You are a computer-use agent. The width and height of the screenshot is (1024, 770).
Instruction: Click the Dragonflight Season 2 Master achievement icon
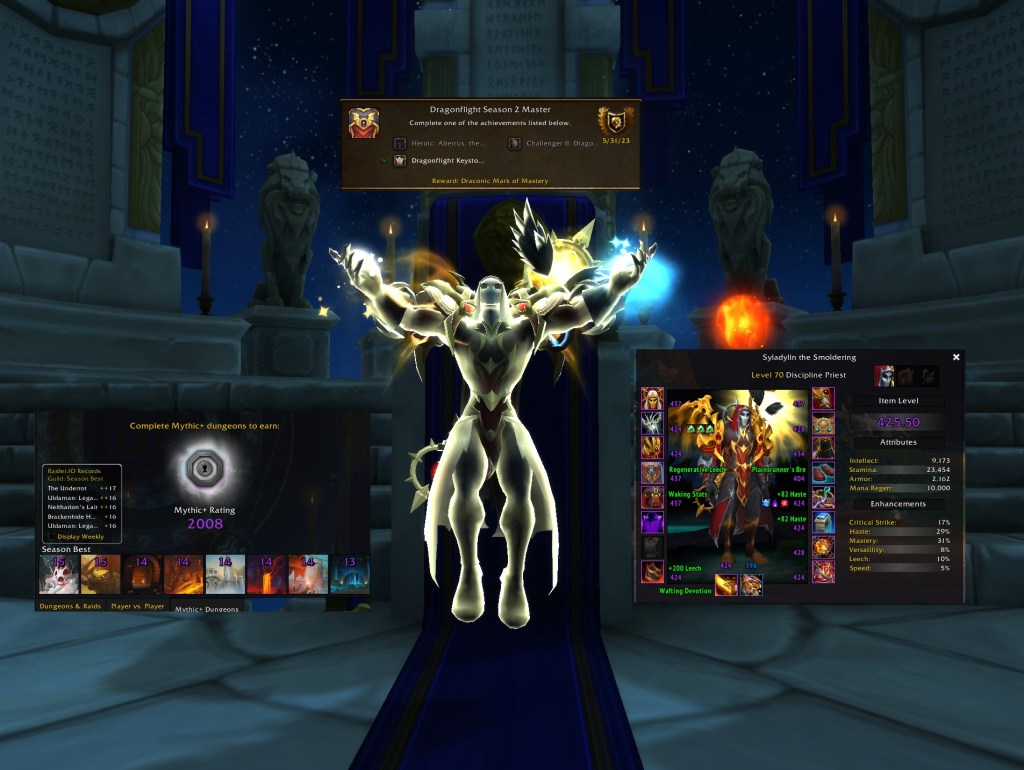click(x=364, y=123)
